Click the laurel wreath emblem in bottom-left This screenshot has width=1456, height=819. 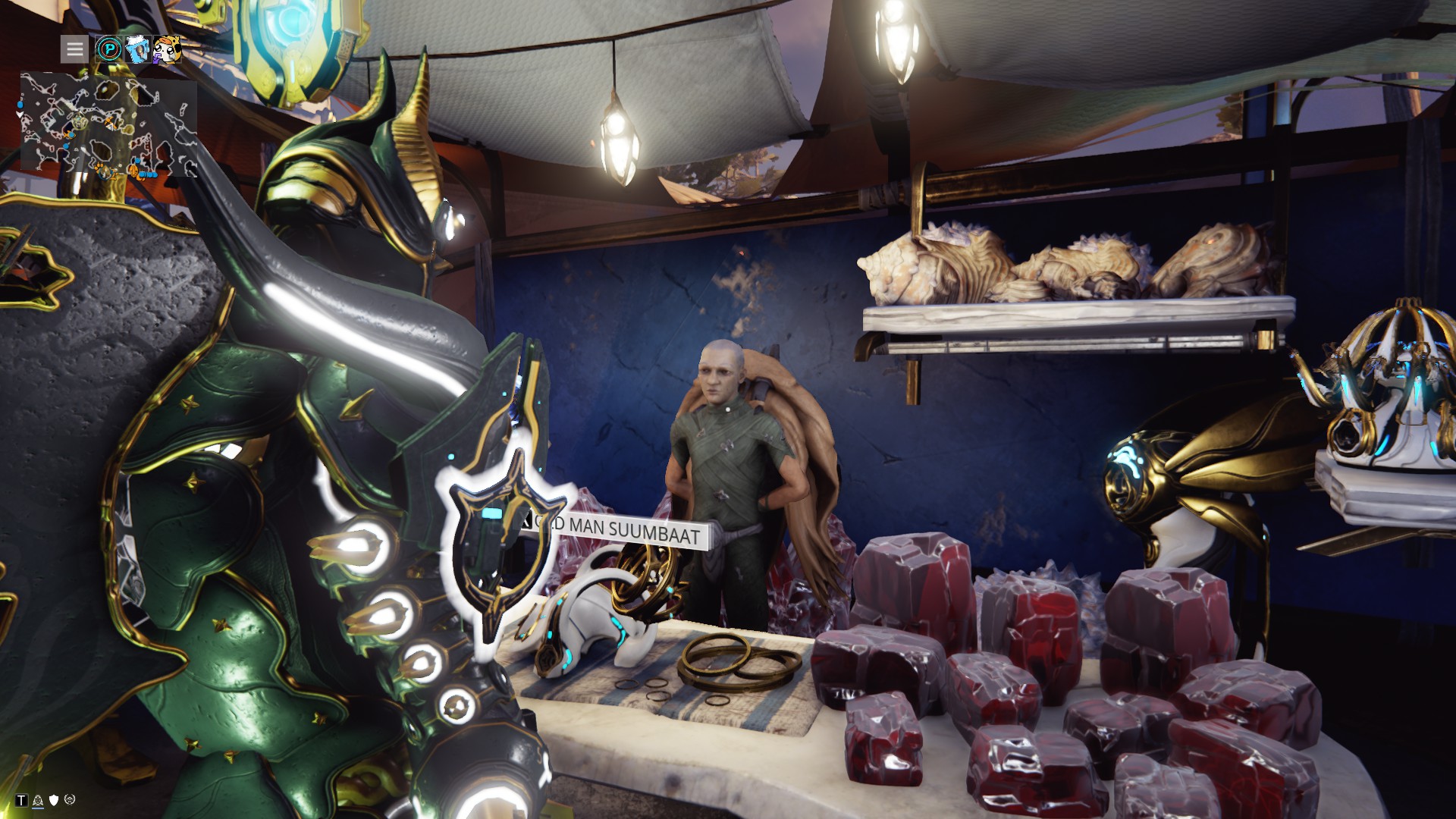pyautogui.click(x=70, y=800)
